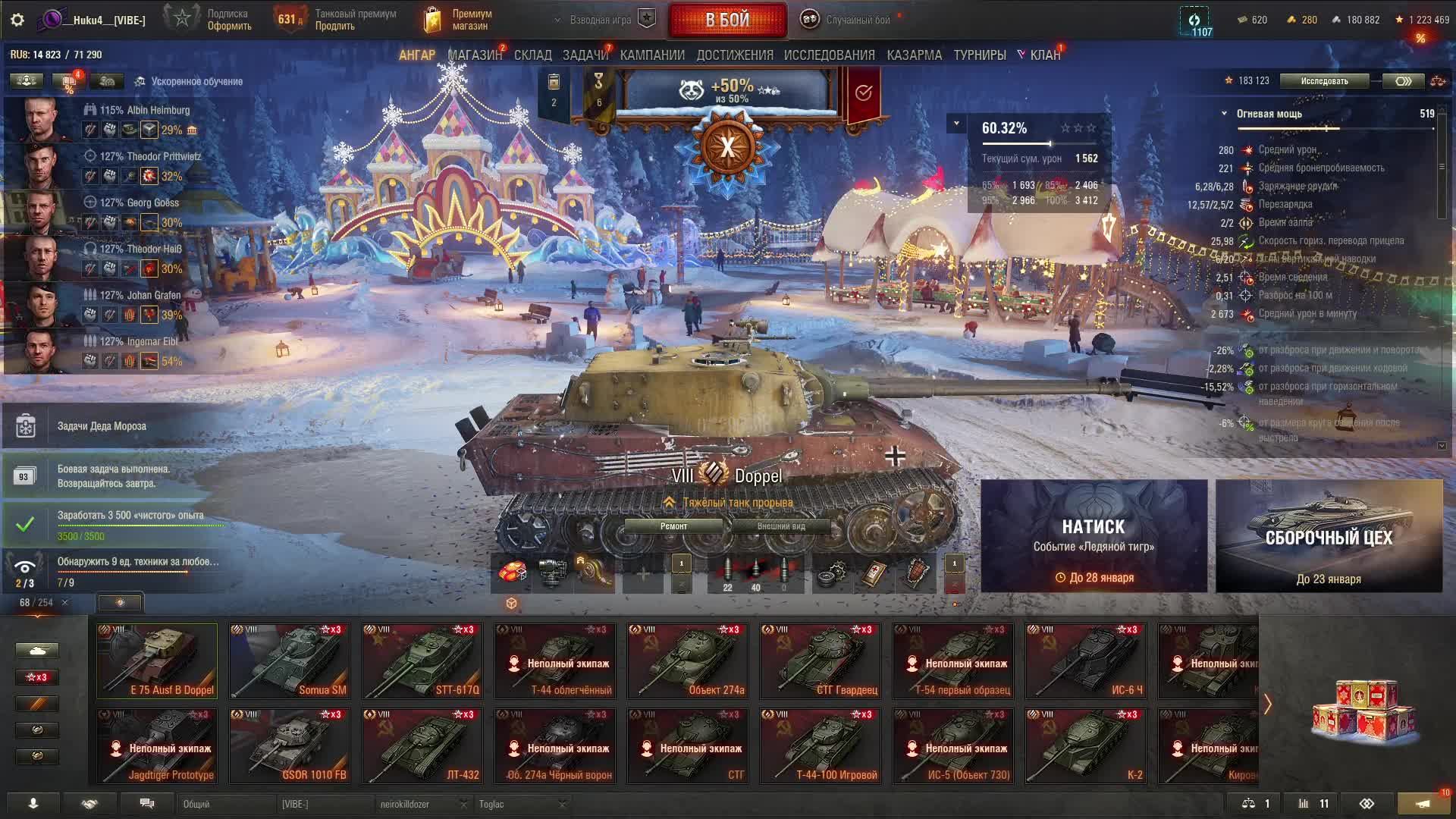Open the Ремонт button under the tank
1456x819 pixels.
(673, 526)
